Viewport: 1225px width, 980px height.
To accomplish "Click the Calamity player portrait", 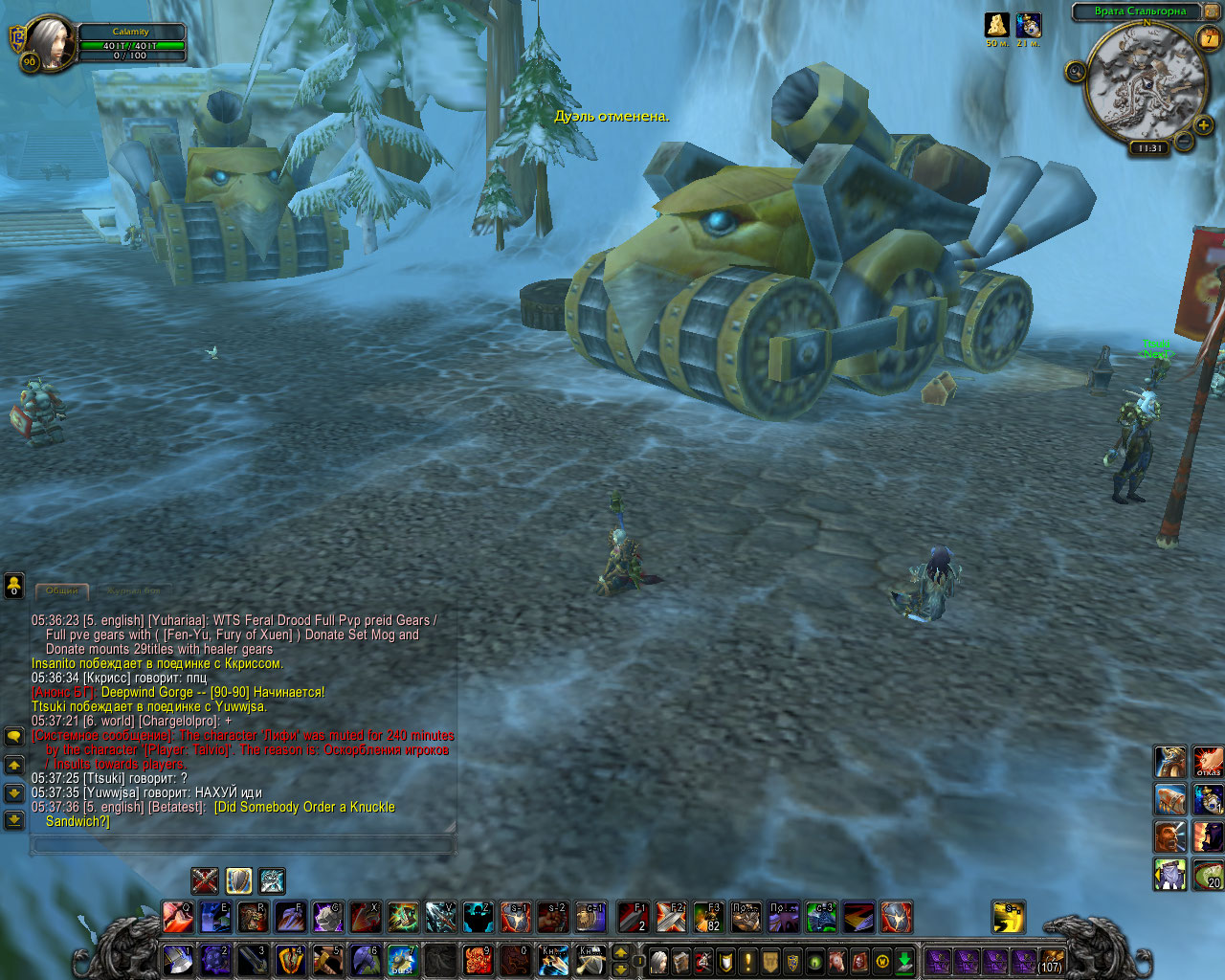I will pos(51,43).
